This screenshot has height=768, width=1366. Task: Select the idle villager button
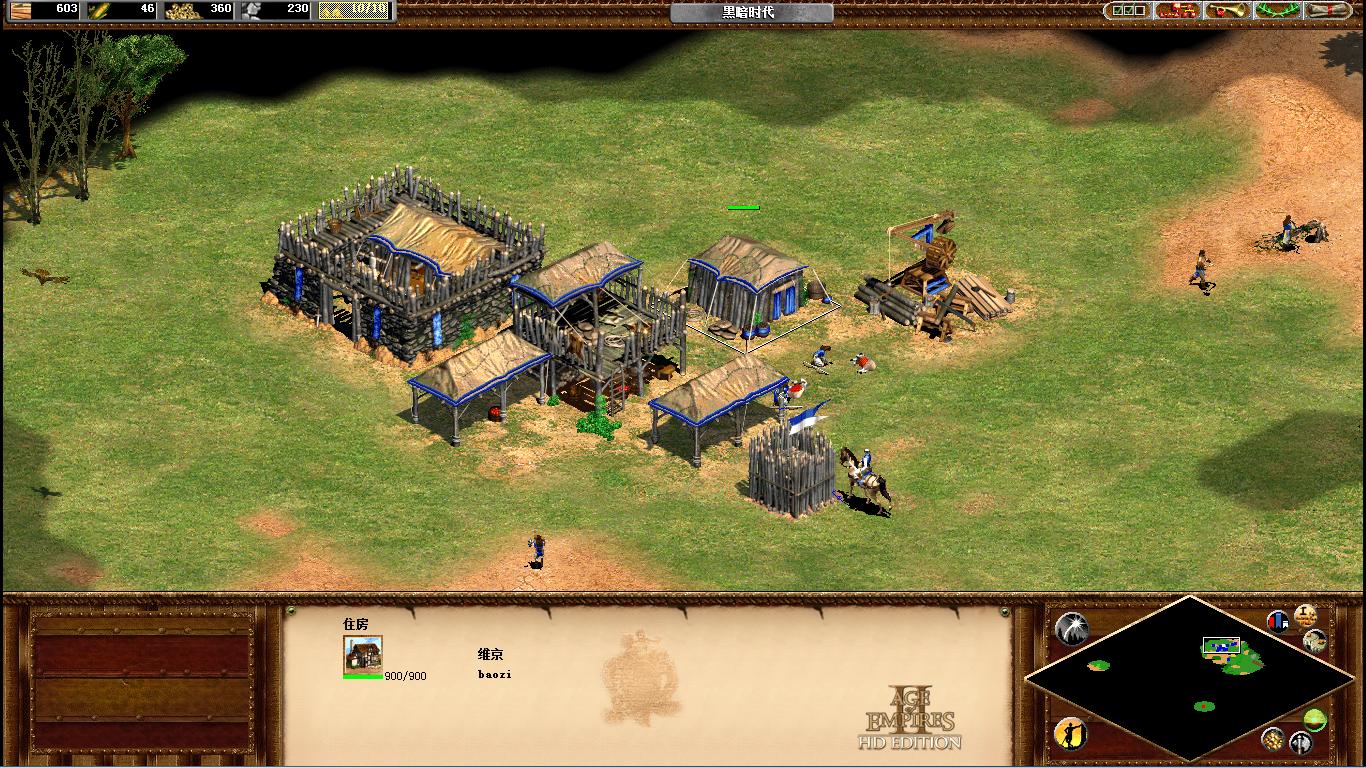[x=1071, y=734]
